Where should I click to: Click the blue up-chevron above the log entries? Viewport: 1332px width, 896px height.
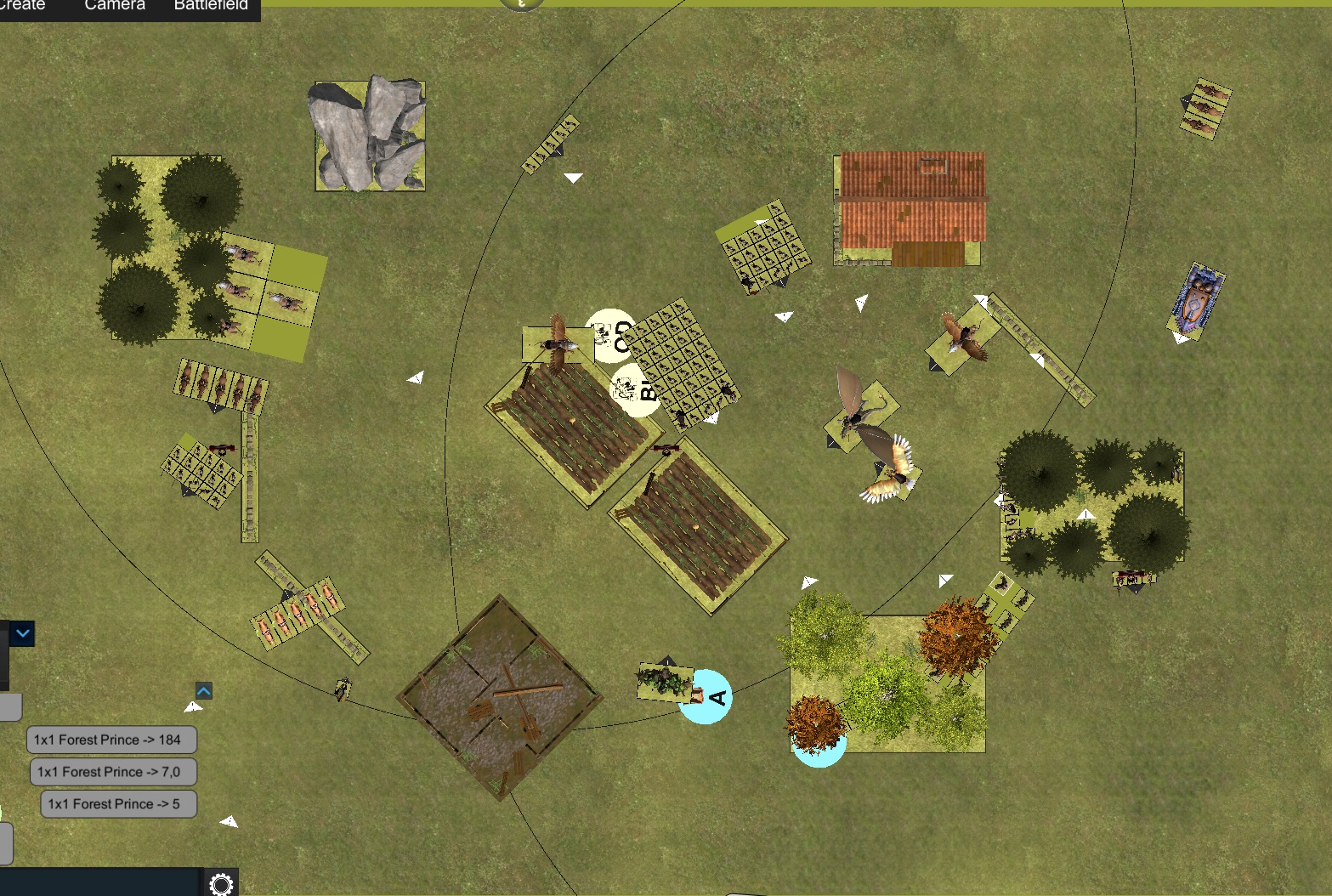click(204, 690)
